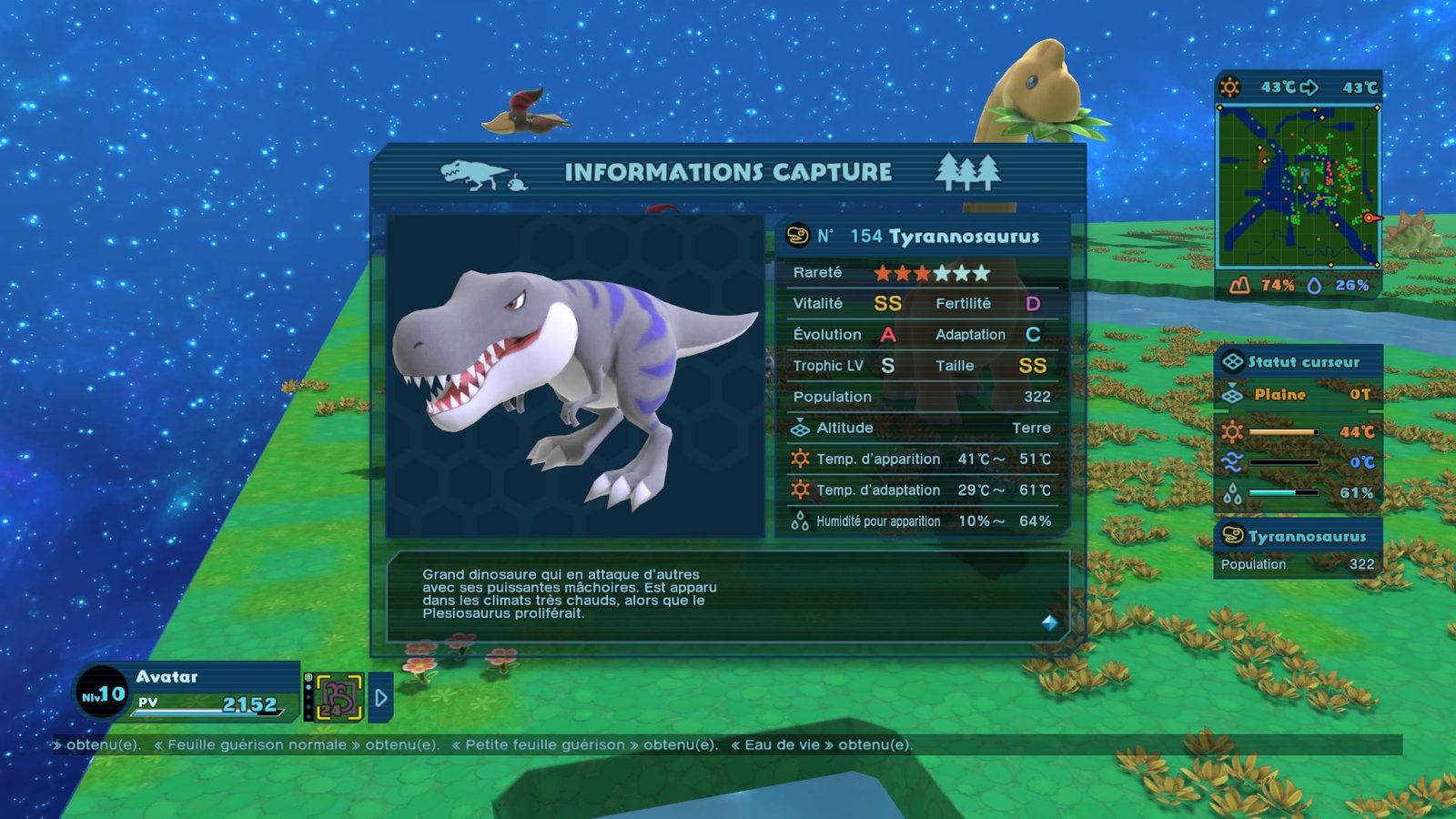Open the minimap of the cube world
The height and width of the screenshot is (819, 1456).
(1299, 187)
